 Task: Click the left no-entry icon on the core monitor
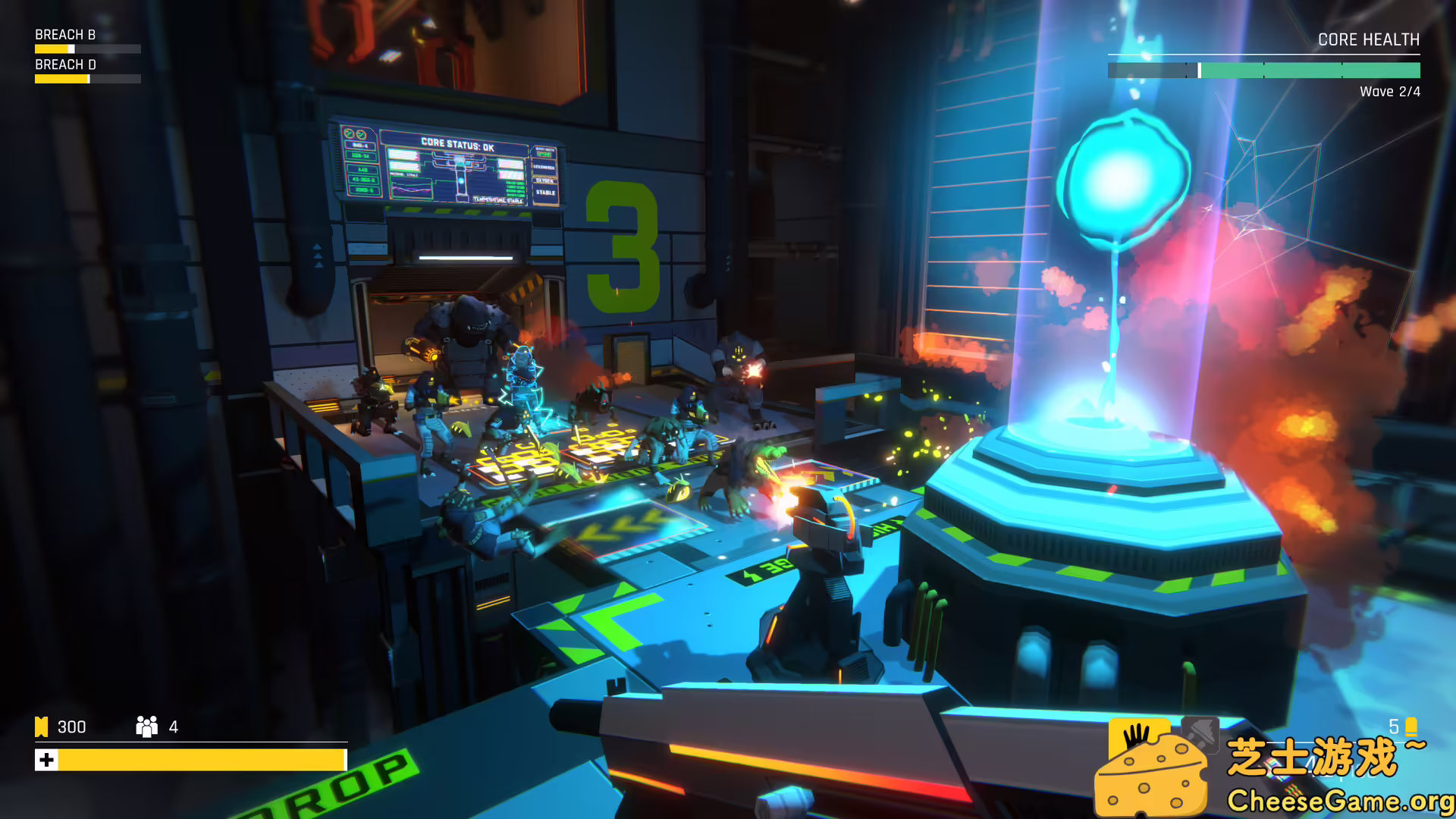(x=349, y=134)
